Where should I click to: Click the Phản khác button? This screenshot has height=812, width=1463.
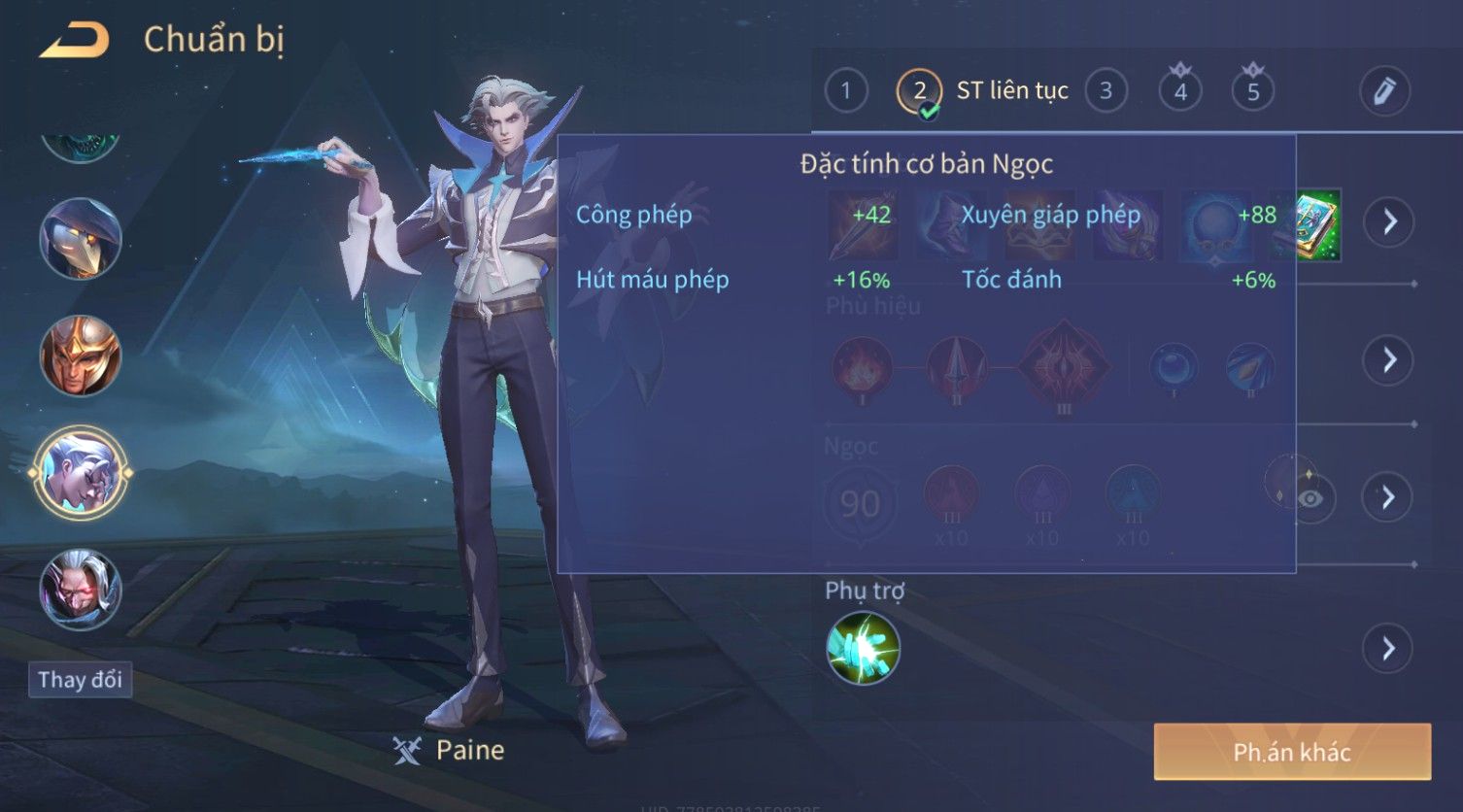click(x=1292, y=752)
